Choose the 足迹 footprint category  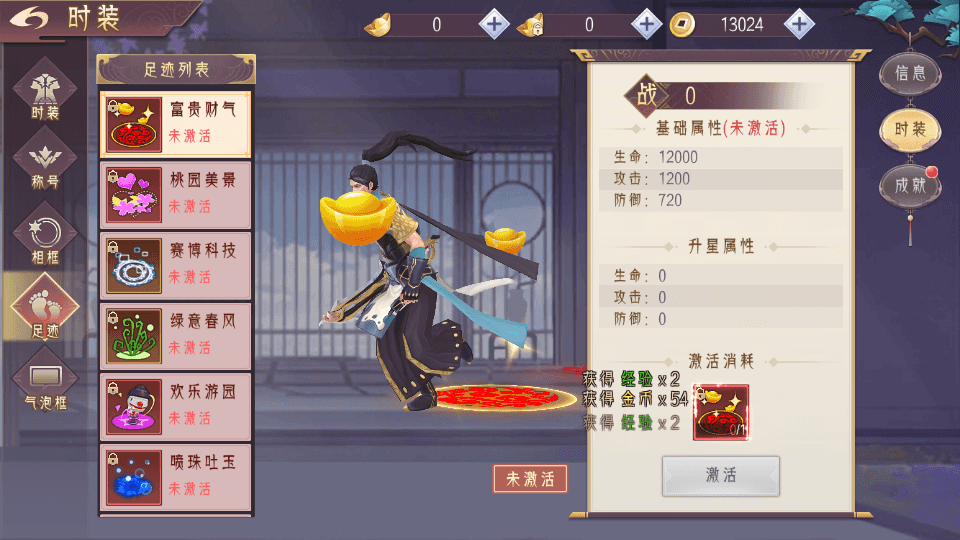click(45, 308)
